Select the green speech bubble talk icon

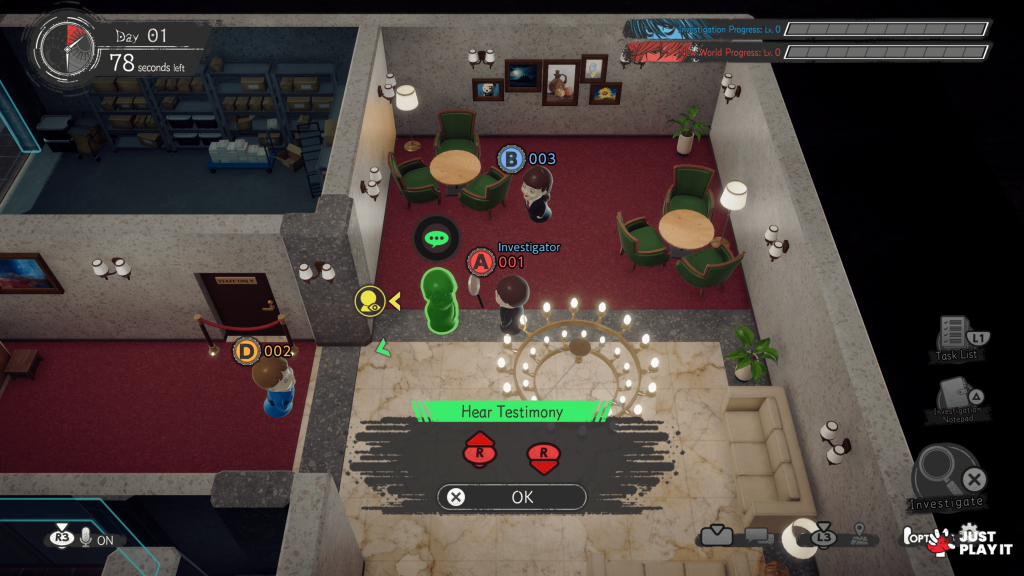coord(435,239)
